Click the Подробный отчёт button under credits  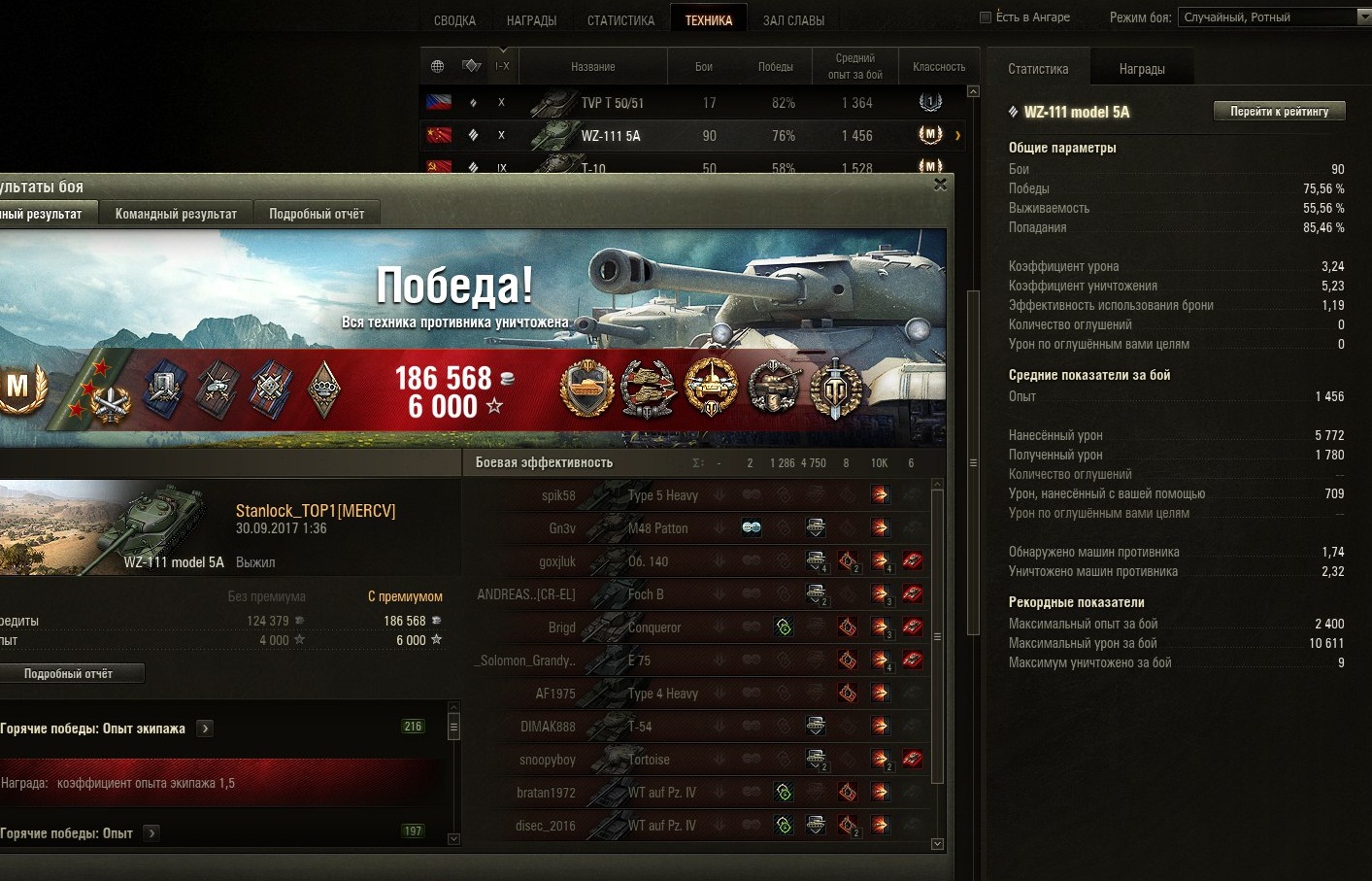[x=69, y=673]
